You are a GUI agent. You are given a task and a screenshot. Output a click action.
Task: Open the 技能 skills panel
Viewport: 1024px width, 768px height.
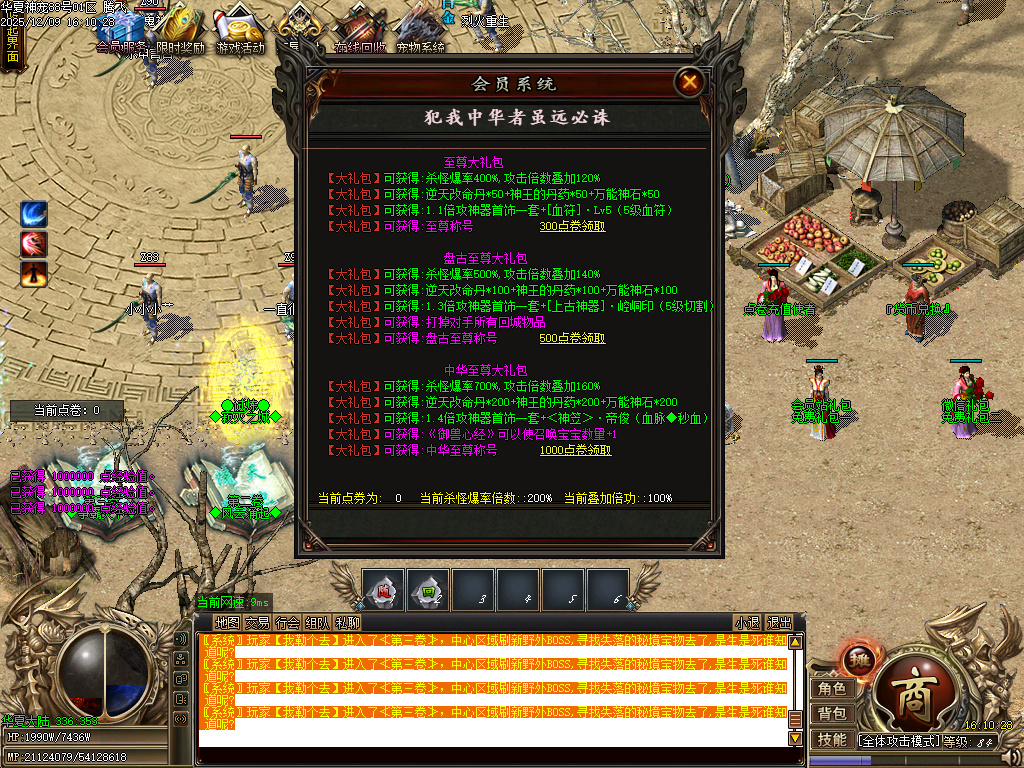pyautogui.click(x=832, y=740)
